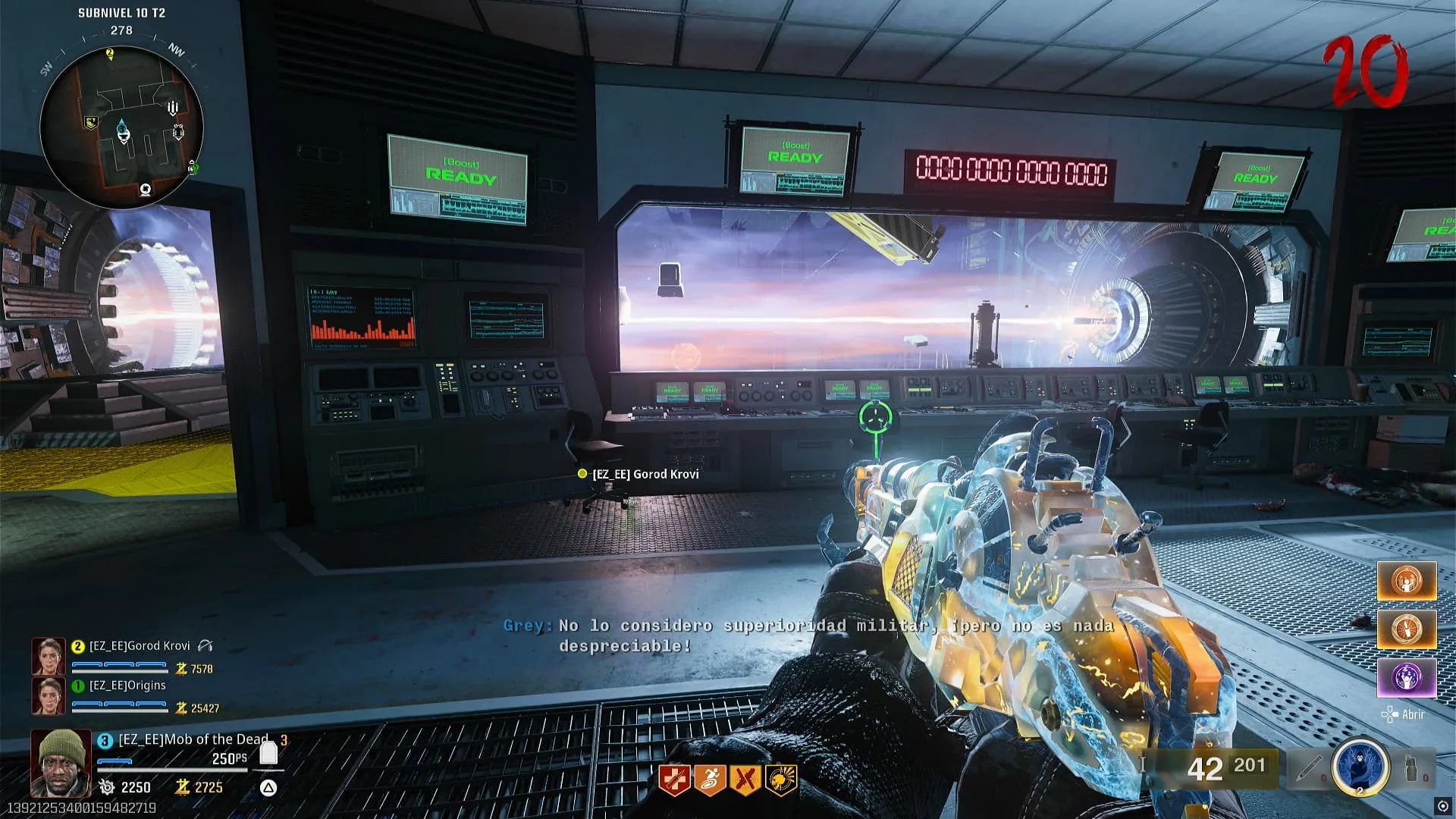Click the yellow numbered marker on the minimap
This screenshot has height=819, width=1456.
pyautogui.click(x=110, y=53)
